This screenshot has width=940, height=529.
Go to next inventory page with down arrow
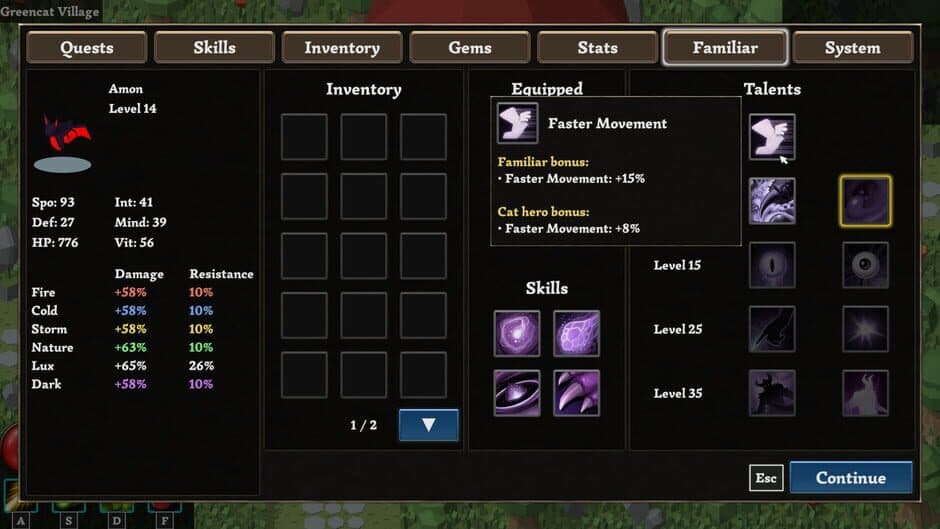tap(428, 425)
